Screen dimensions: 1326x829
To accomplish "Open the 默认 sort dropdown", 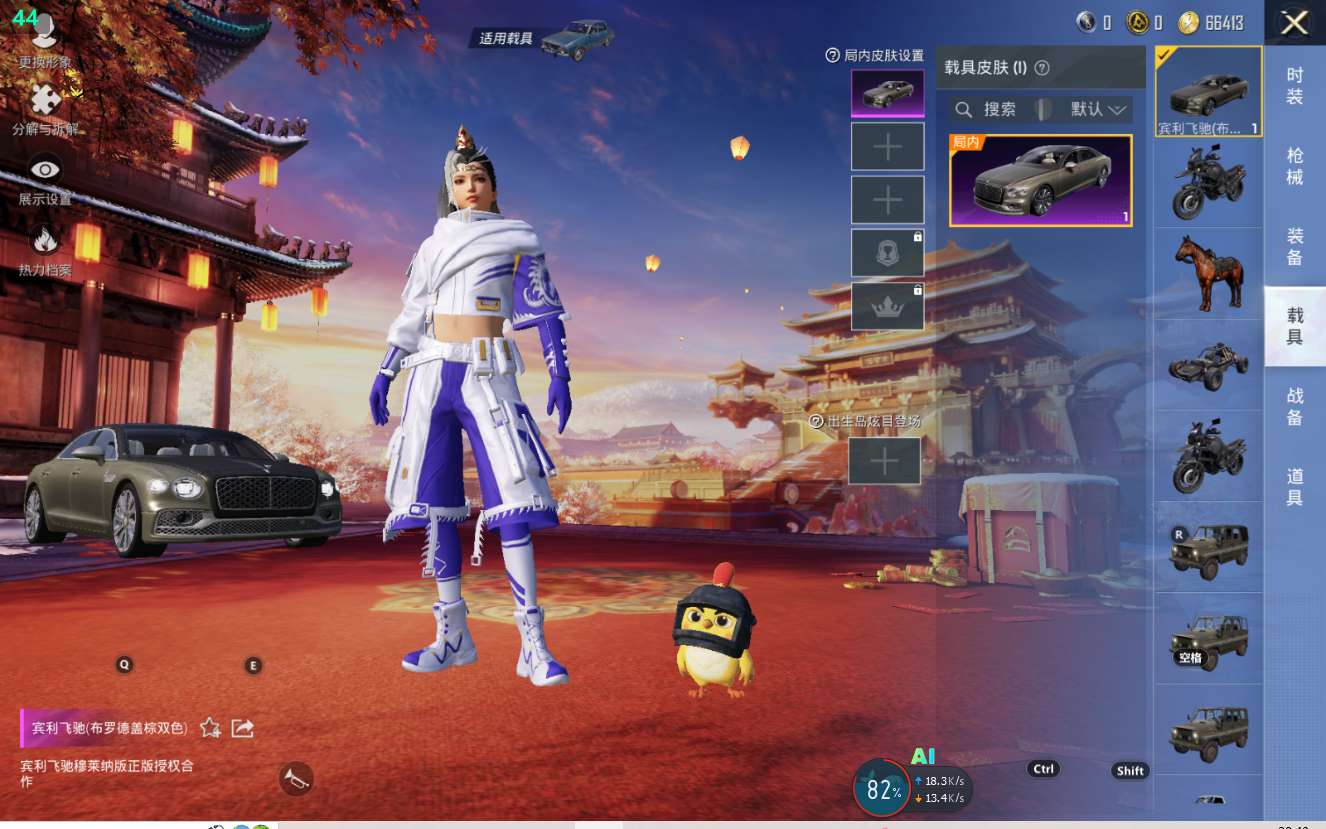I will pos(1098,109).
